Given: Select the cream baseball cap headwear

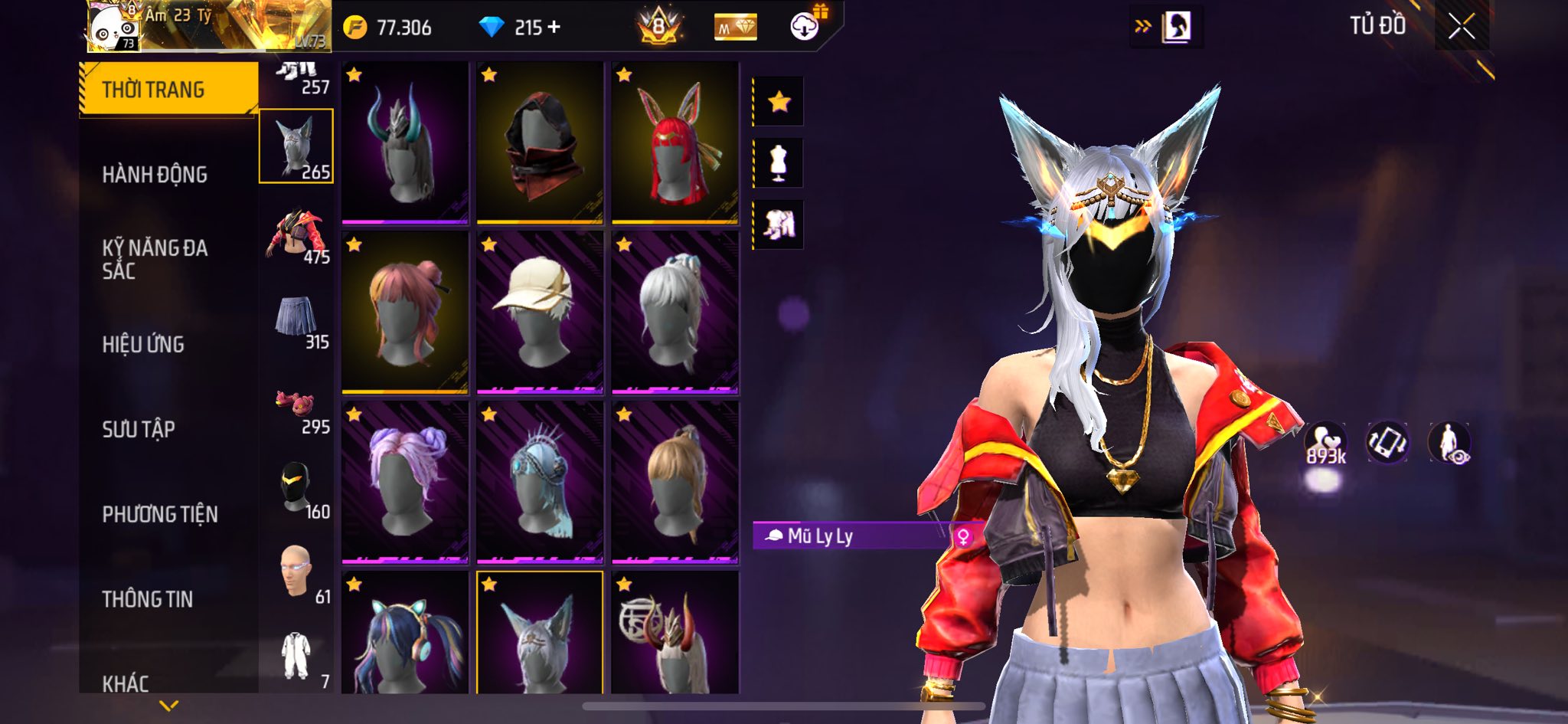Looking at the screenshot, I should tap(540, 313).
